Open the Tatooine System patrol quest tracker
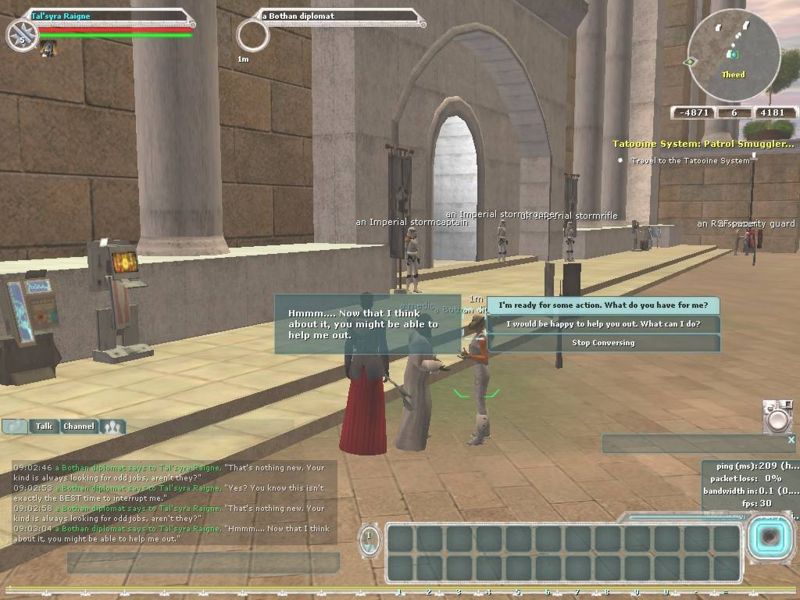Image resolution: width=800 pixels, height=600 pixels. click(x=704, y=144)
